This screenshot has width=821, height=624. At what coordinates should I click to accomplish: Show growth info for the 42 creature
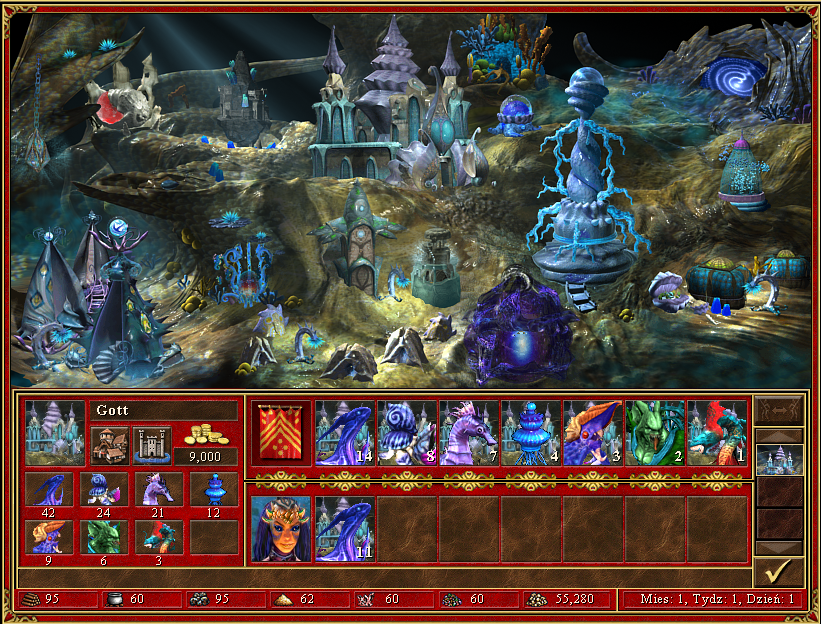[x=48, y=491]
